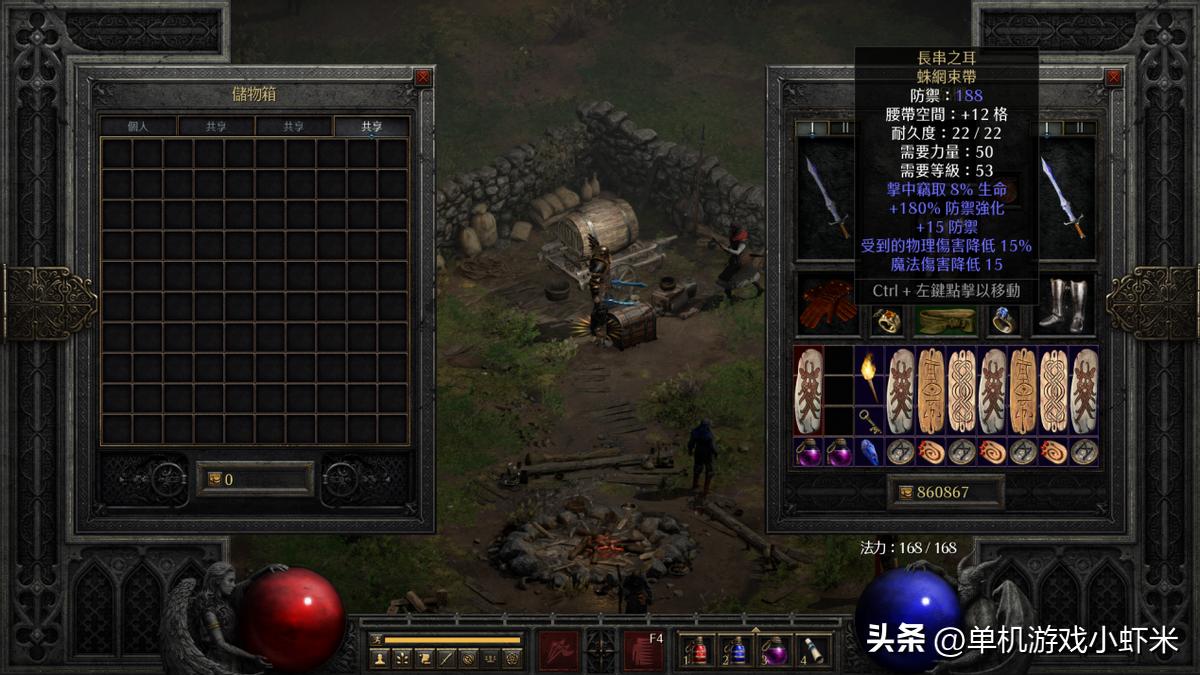
Task: Click the inventory gold amount button
Action: [945, 492]
